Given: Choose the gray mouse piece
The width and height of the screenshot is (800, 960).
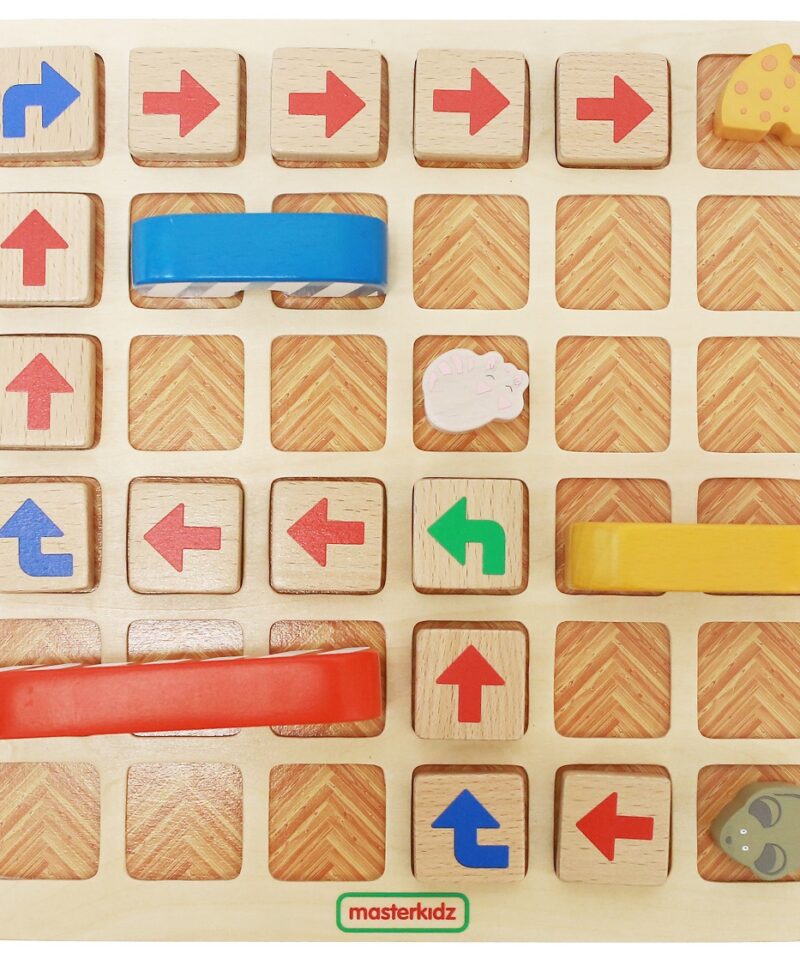Looking at the screenshot, I should click(758, 826).
